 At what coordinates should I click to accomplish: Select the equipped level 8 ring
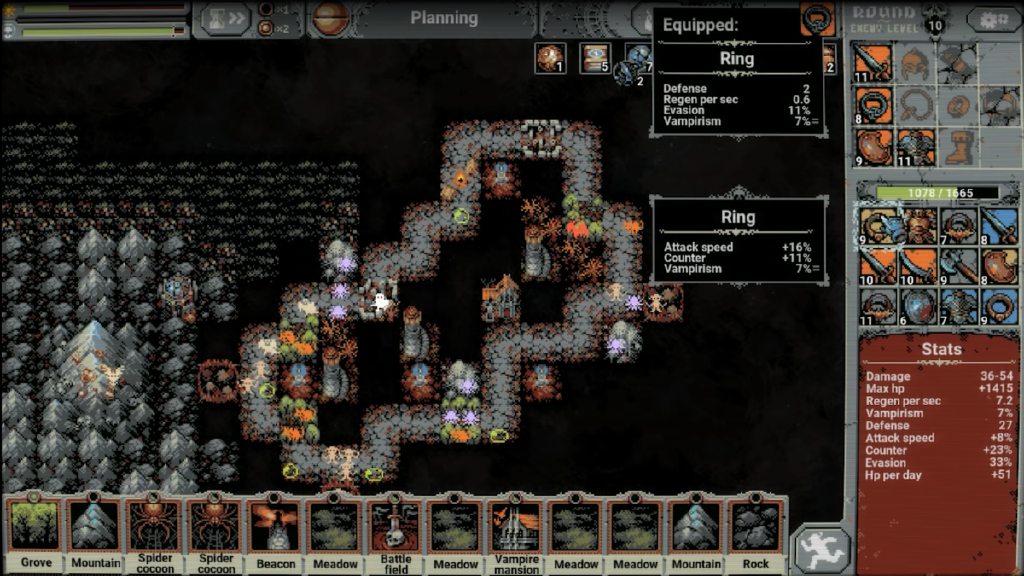point(873,106)
